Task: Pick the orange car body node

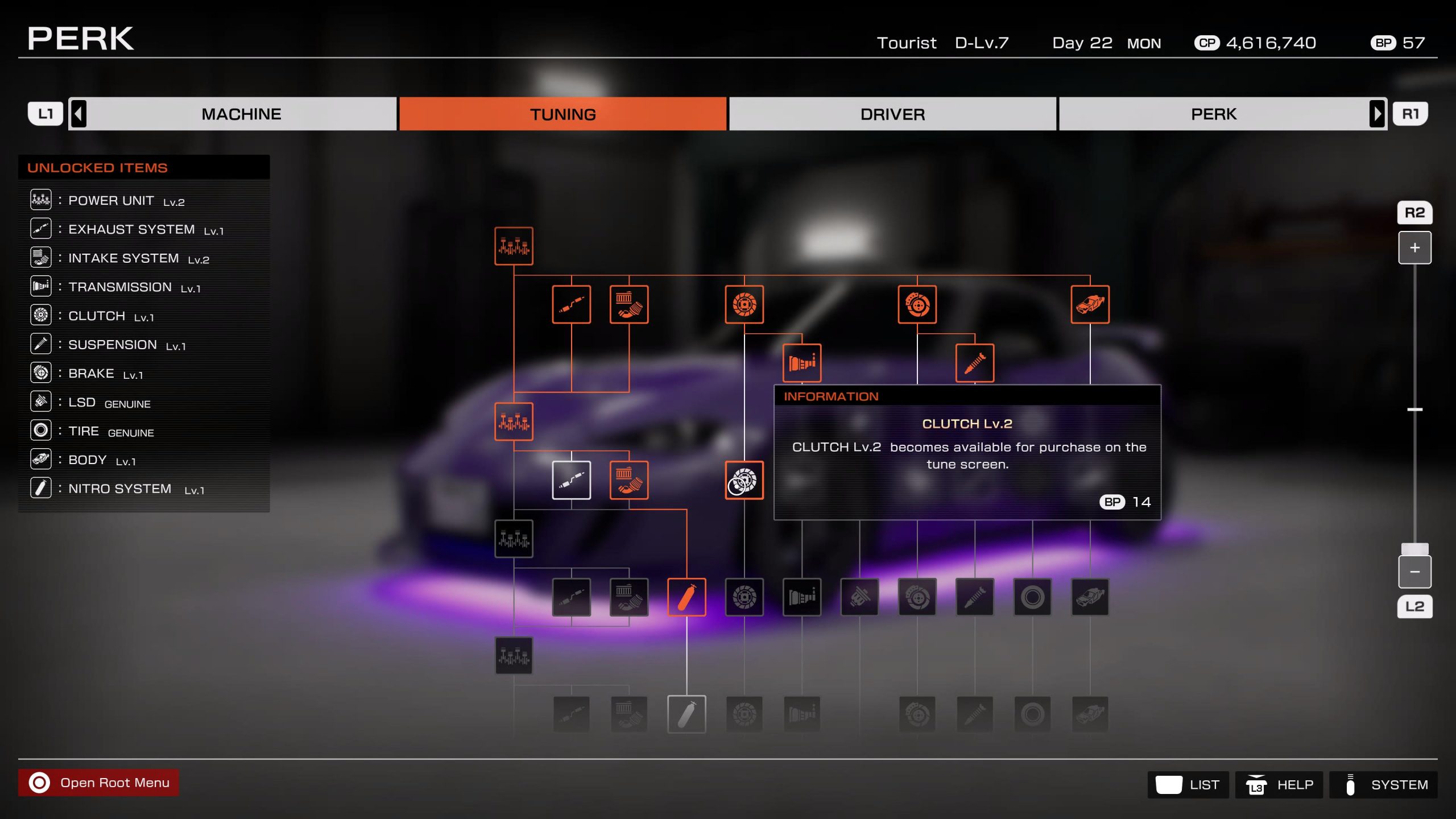Action: click(x=1090, y=304)
